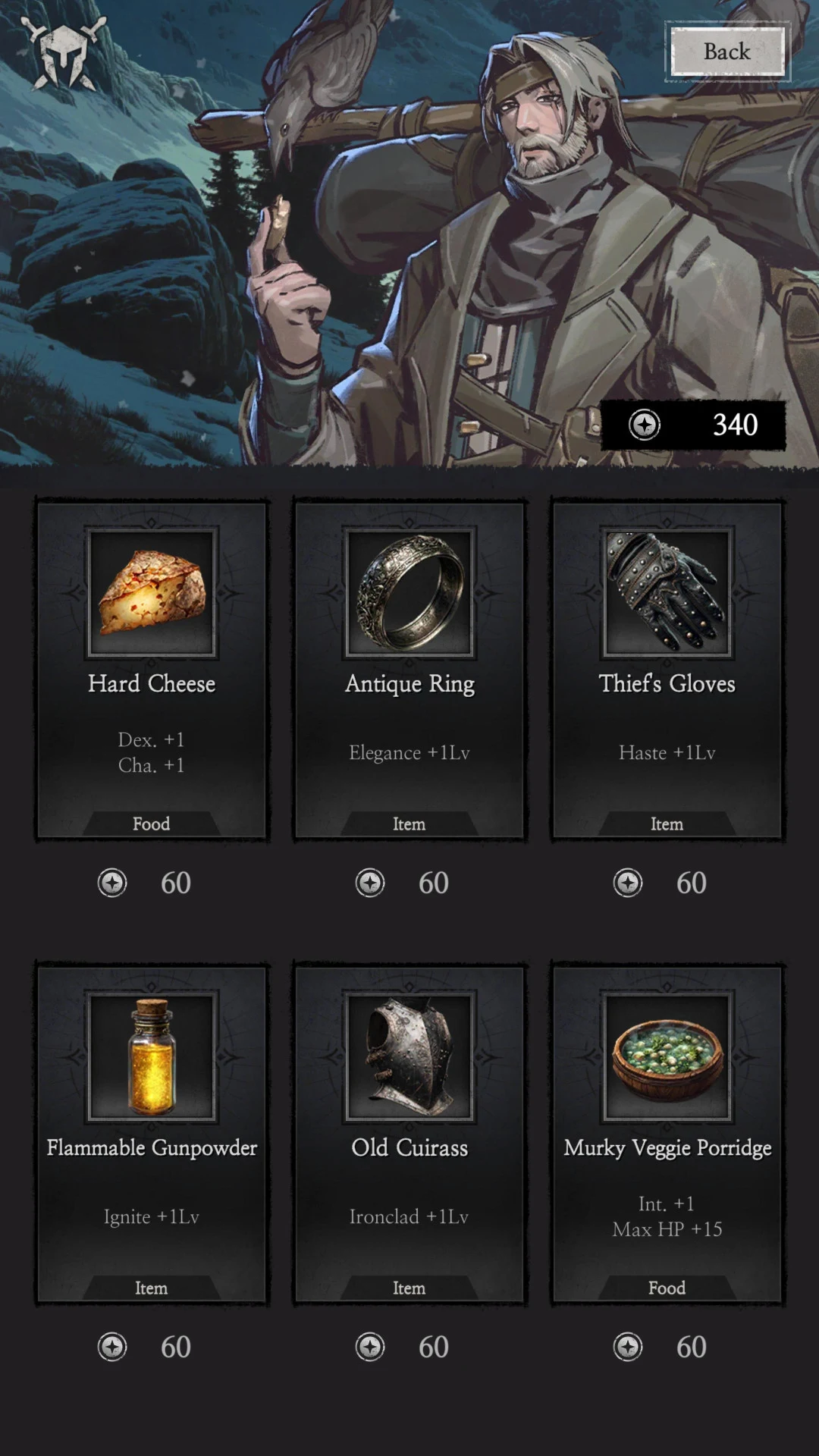Pick the Old Cuirass card

409,1133
